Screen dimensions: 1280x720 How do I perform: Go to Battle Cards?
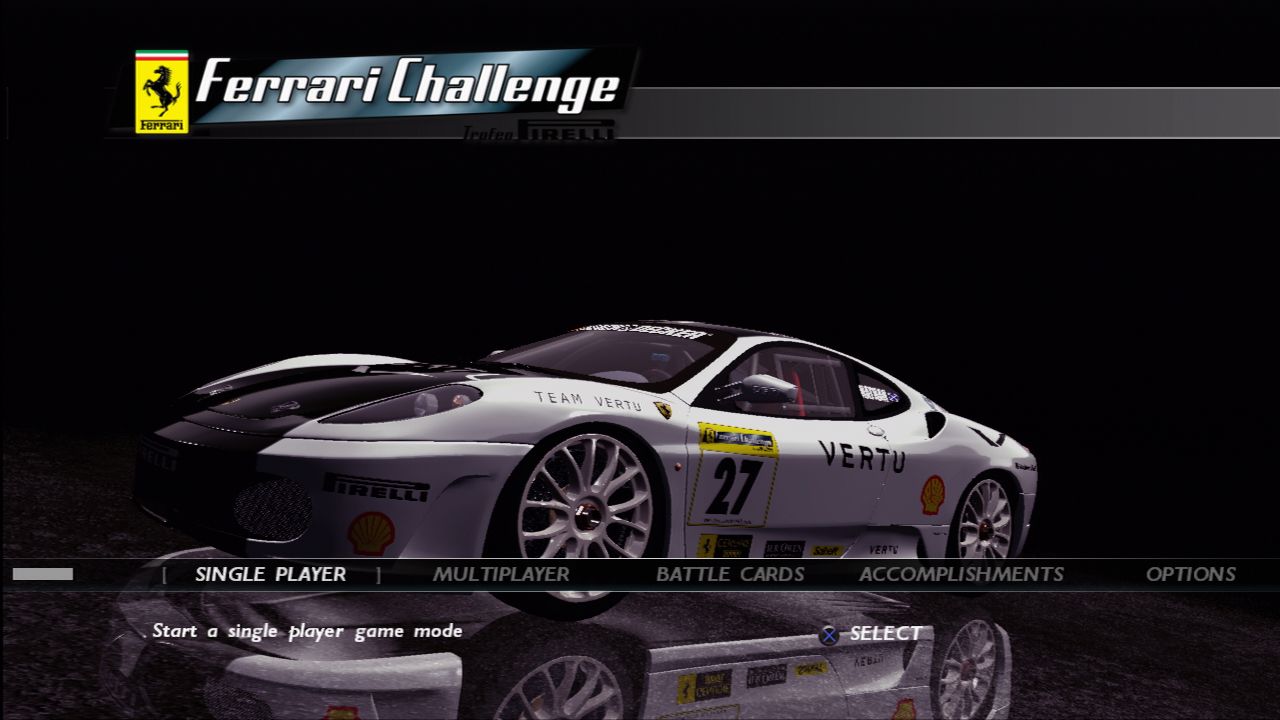point(730,574)
